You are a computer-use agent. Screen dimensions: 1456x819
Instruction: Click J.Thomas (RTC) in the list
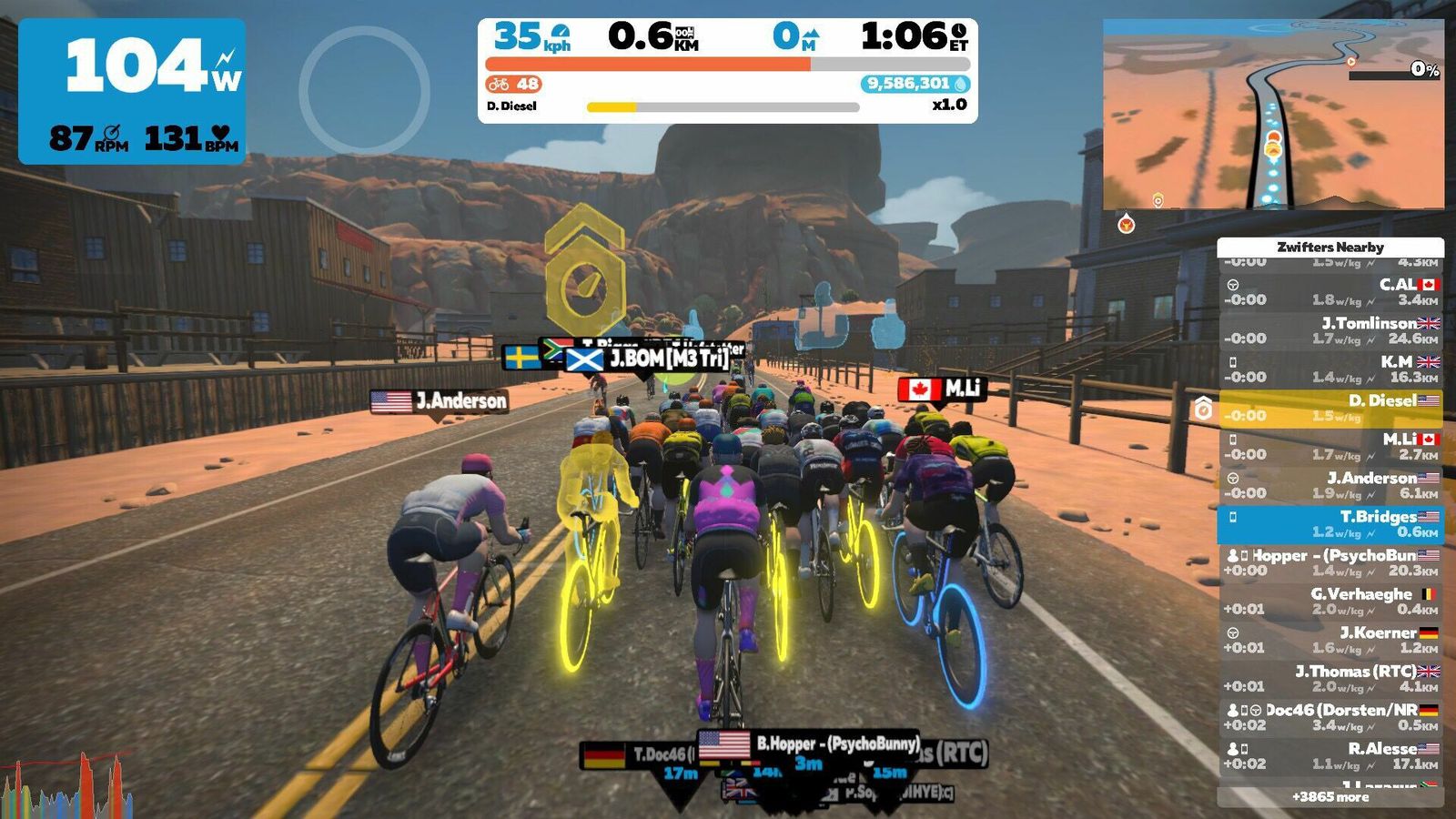1330,679
